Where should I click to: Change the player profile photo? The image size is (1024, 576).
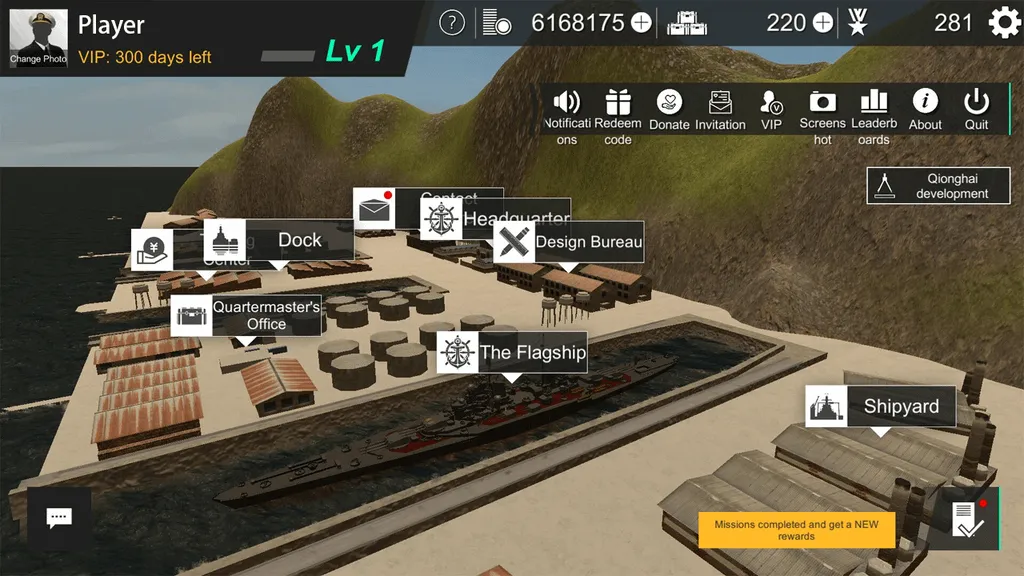click(39, 38)
